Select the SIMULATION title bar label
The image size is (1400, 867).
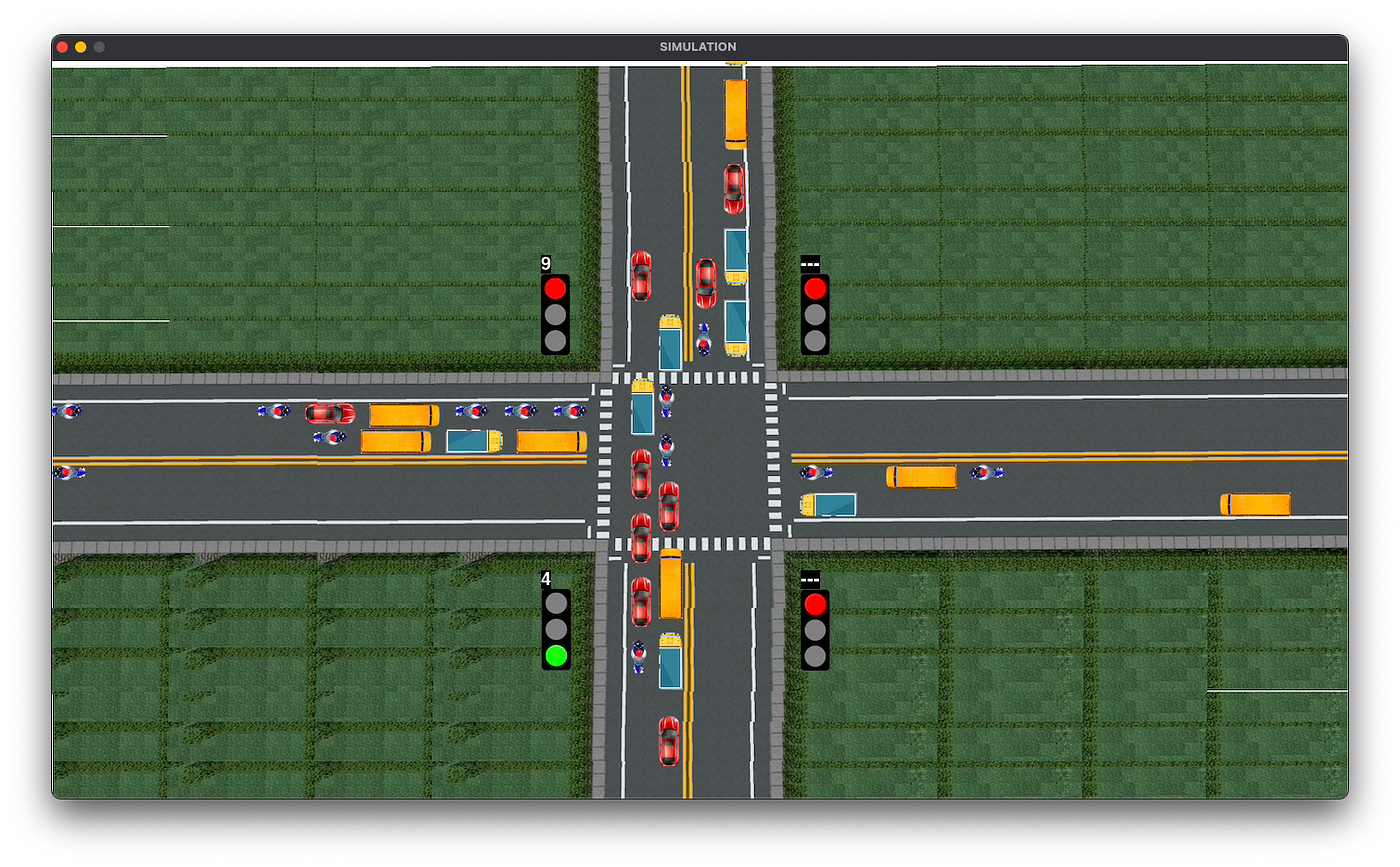(697, 46)
